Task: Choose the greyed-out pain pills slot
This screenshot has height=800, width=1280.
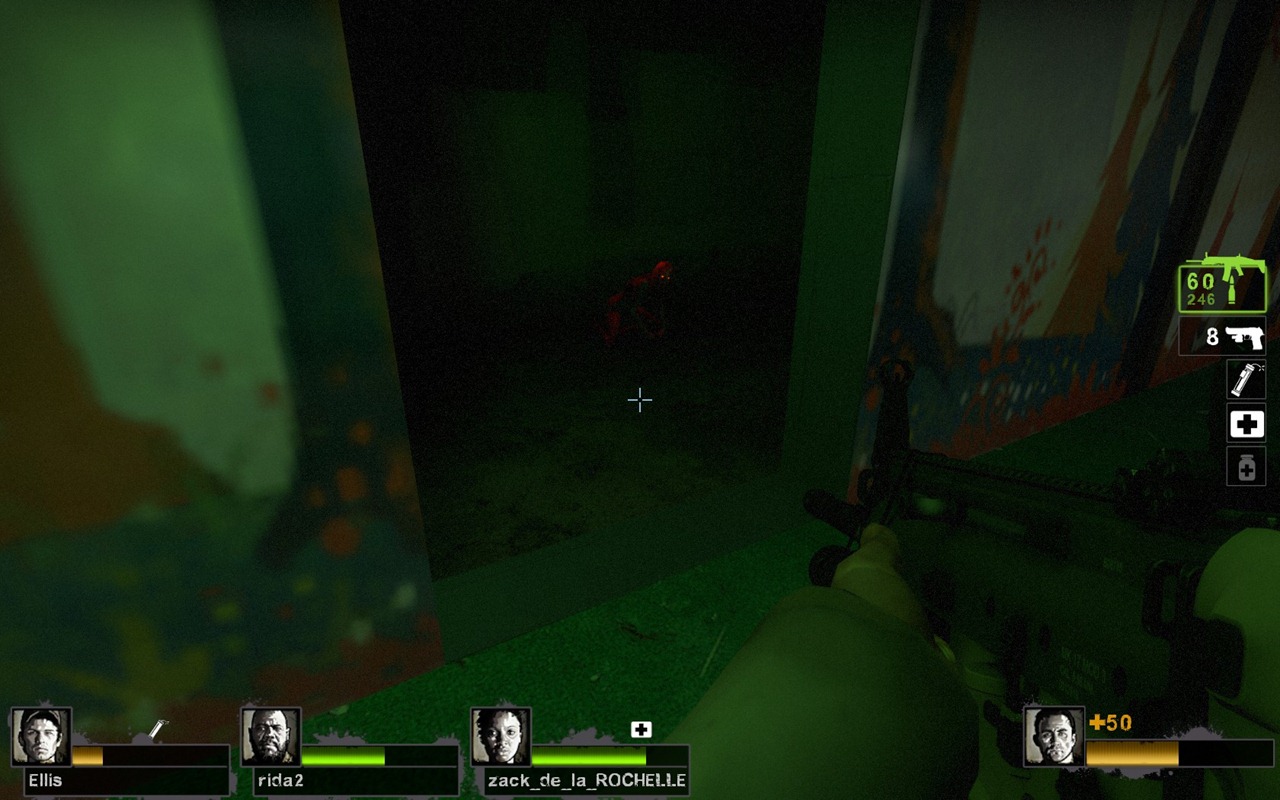Action: click(x=1246, y=466)
